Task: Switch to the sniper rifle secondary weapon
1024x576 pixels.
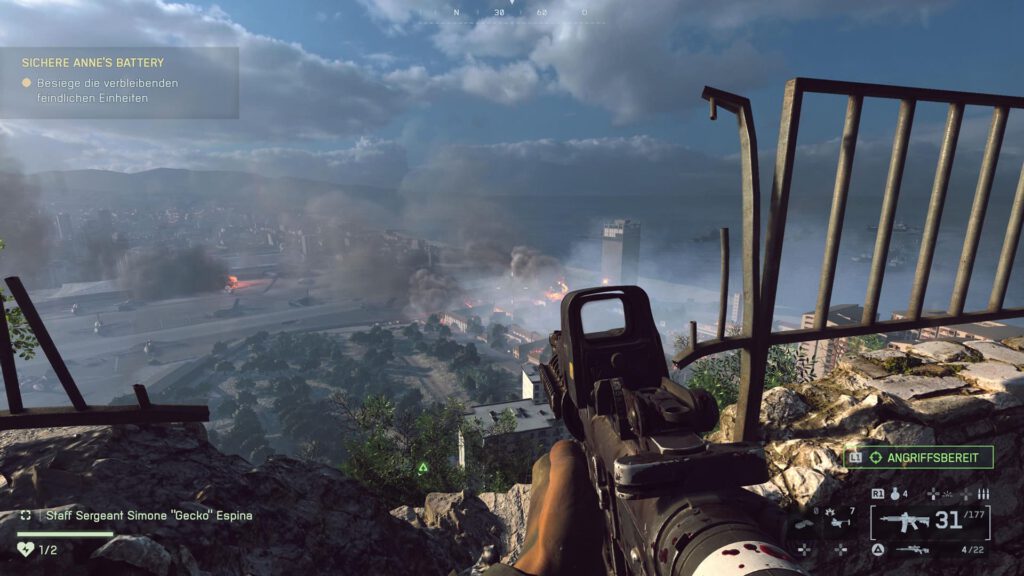Action: click(912, 549)
